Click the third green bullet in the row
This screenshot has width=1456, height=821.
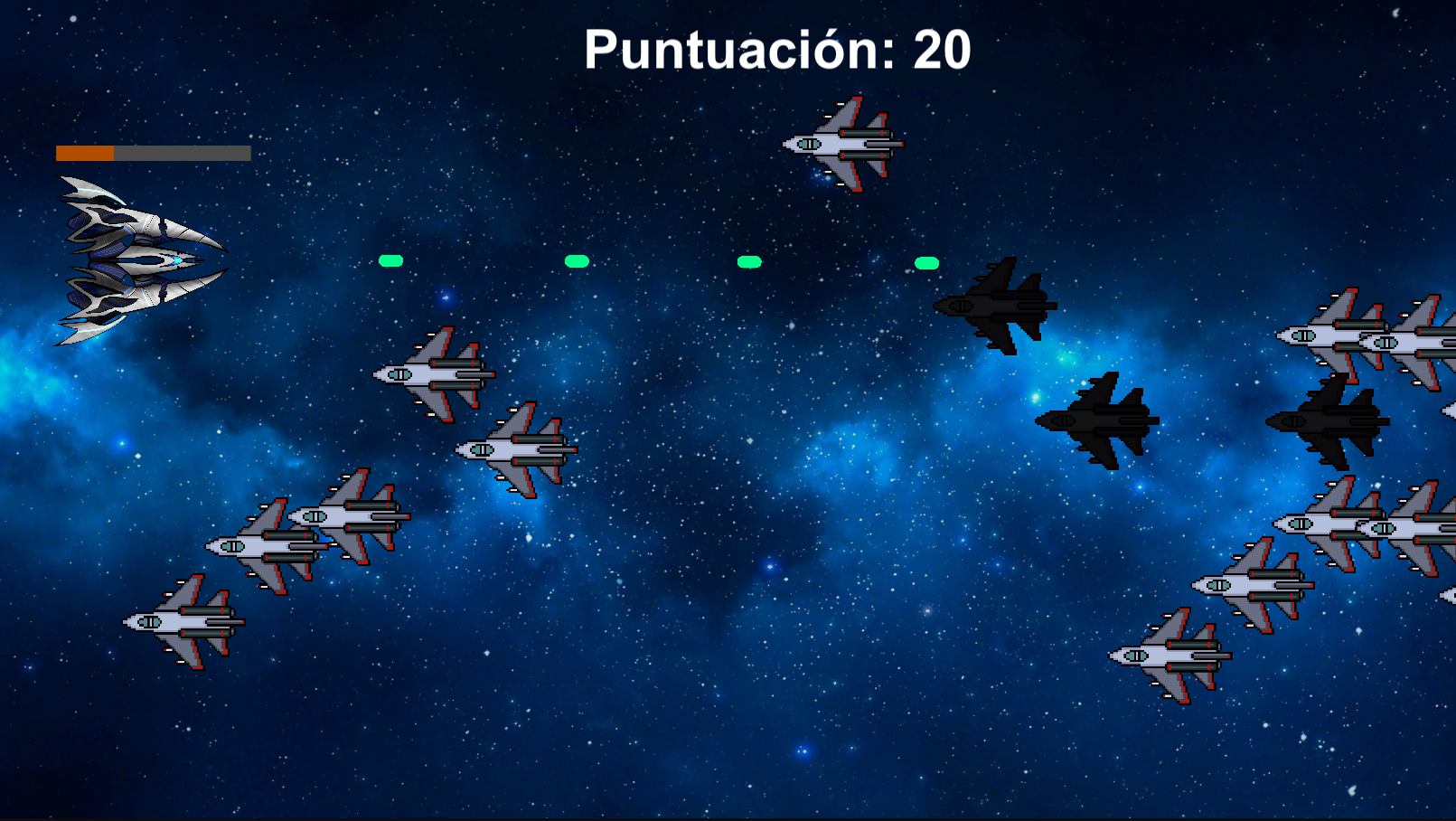point(747,263)
